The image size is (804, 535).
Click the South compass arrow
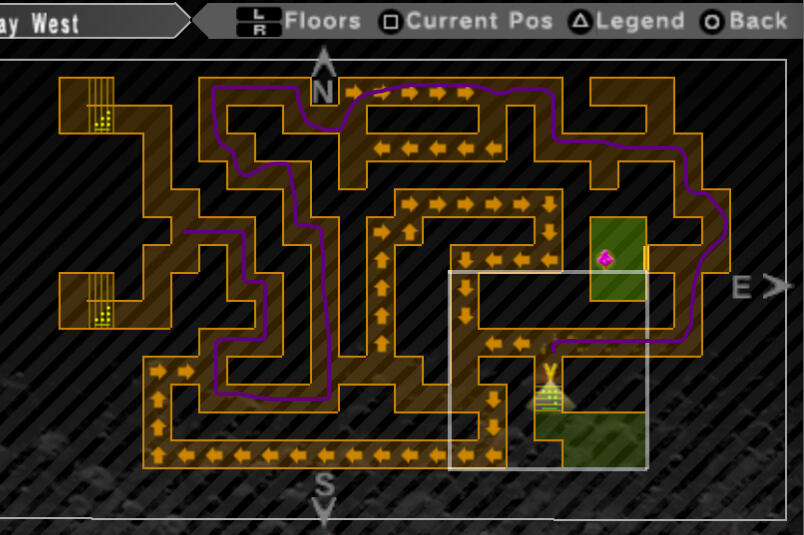324,496
